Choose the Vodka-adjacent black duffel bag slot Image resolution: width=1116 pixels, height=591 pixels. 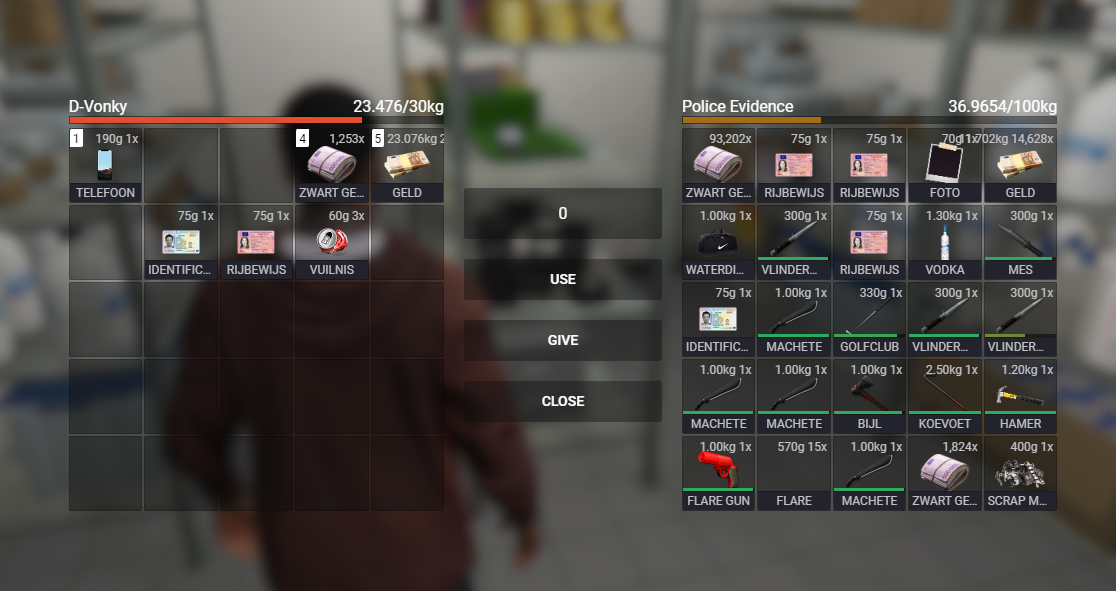(x=718, y=242)
